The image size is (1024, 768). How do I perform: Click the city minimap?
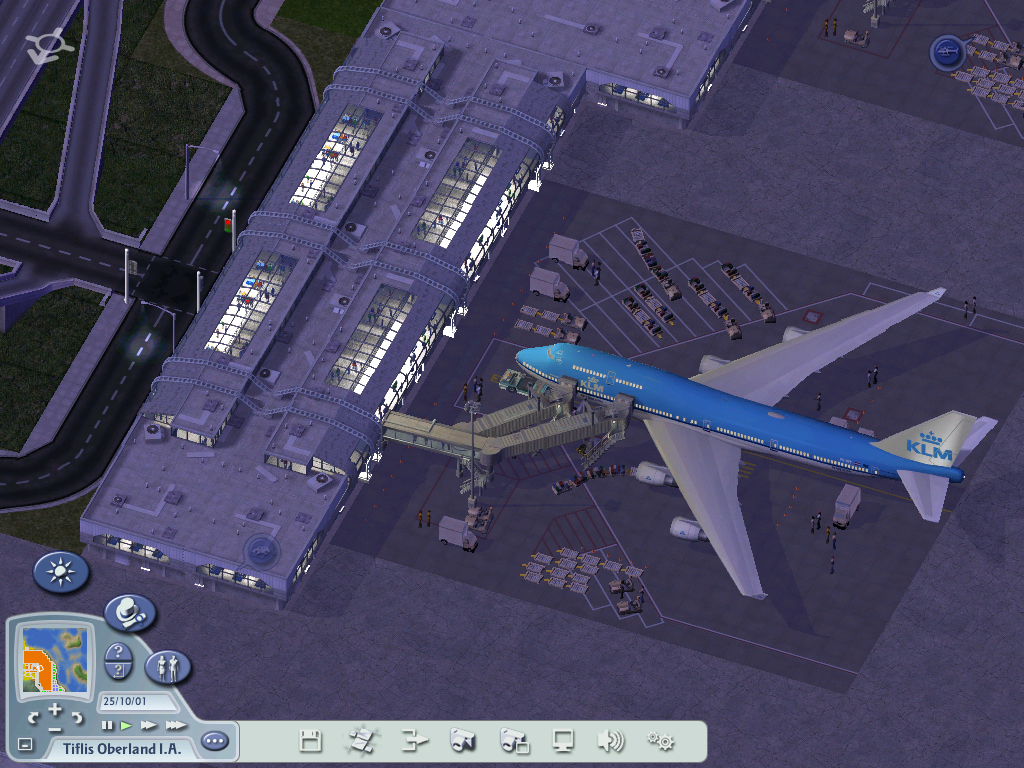pos(55,661)
